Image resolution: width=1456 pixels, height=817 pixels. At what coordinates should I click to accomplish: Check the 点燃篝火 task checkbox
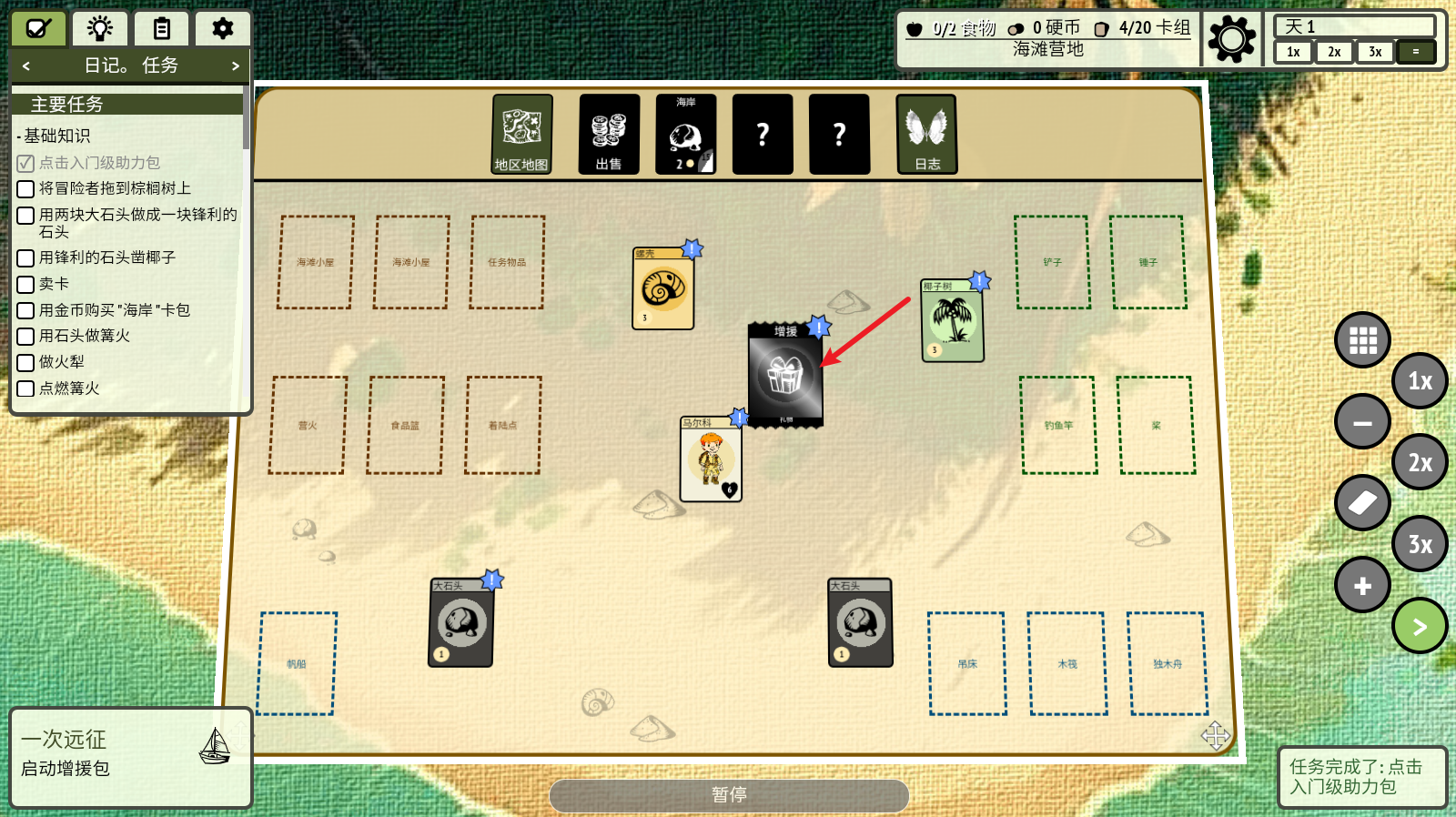pyautogui.click(x=25, y=388)
